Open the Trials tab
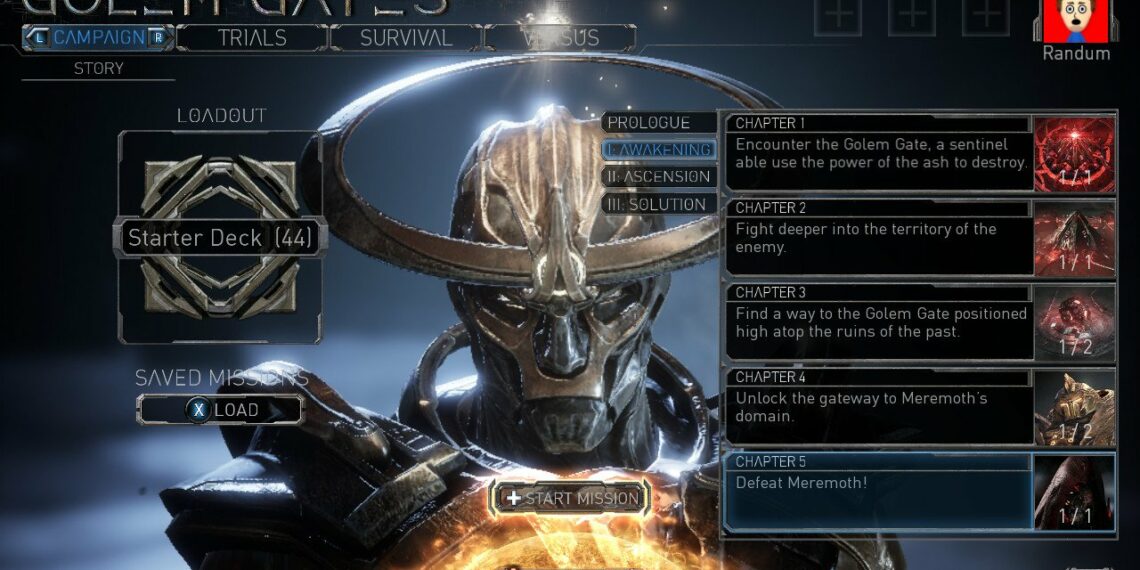 (252, 38)
